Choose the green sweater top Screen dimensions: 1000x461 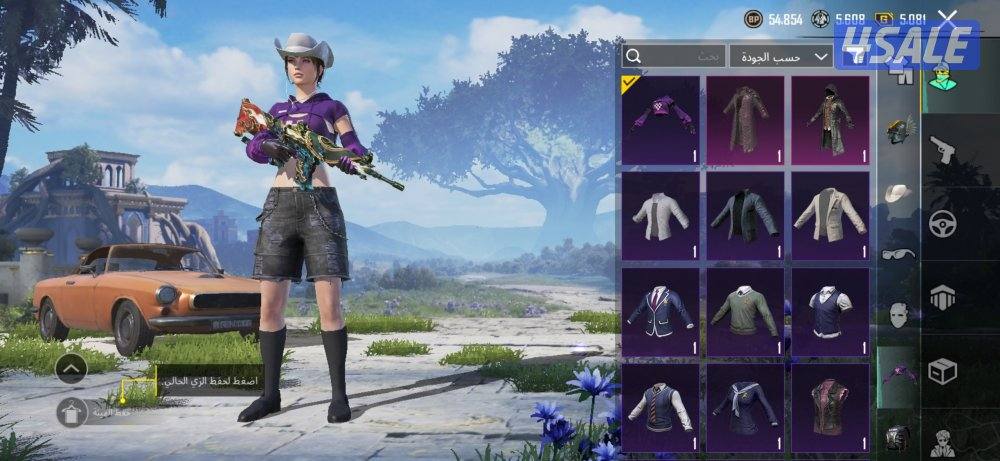click(746, 311)
